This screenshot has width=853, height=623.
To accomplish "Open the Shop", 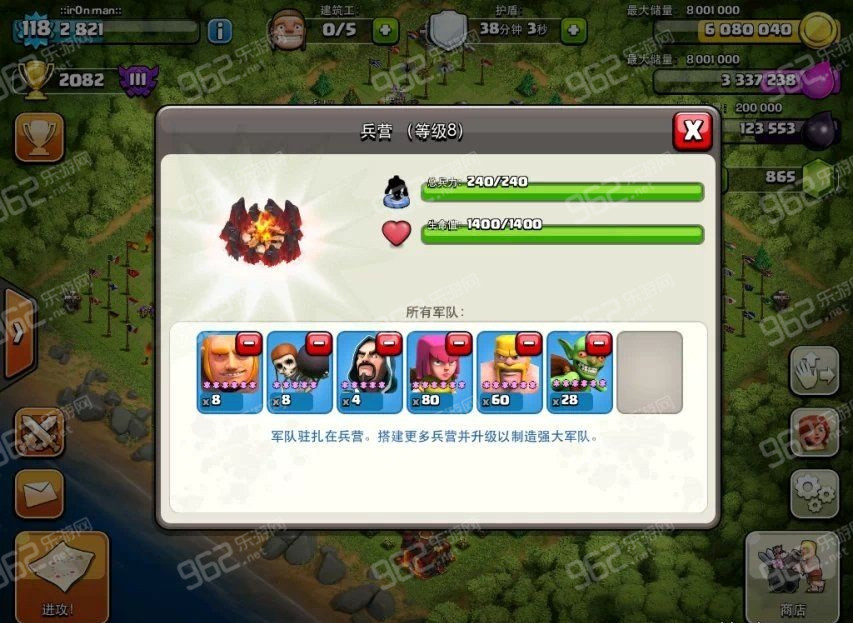I will pos(793,577).
